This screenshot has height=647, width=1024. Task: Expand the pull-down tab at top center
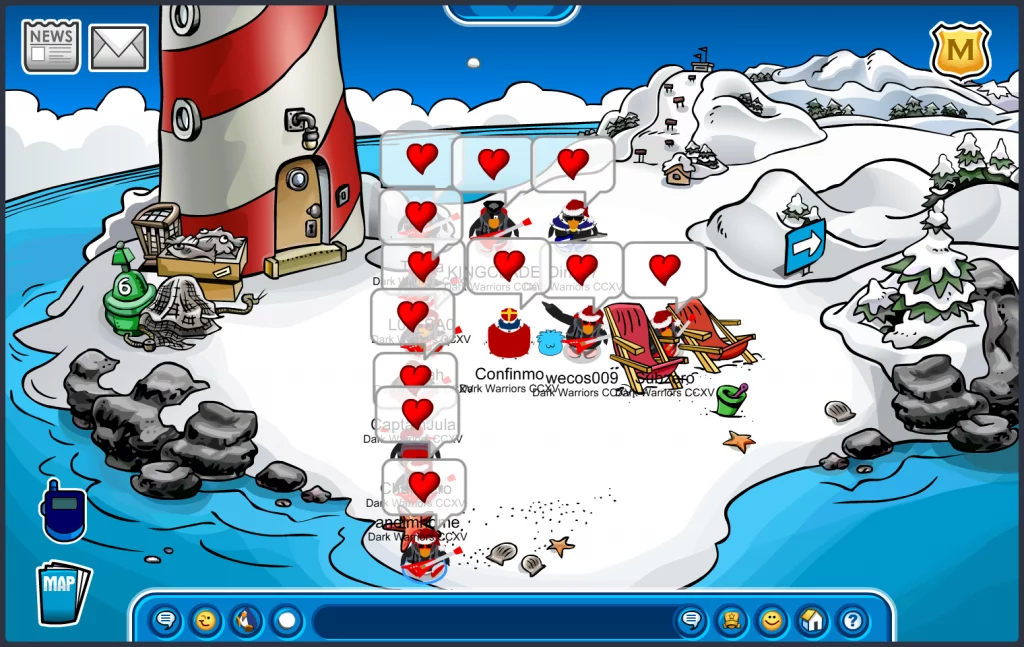[512, 13]
